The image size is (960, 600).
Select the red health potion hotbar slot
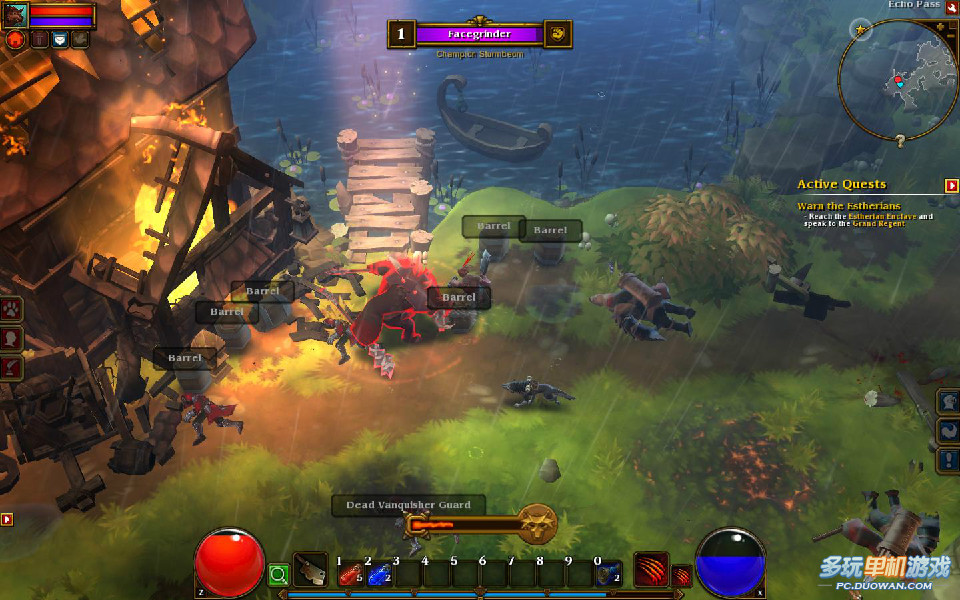click(349, 574)
